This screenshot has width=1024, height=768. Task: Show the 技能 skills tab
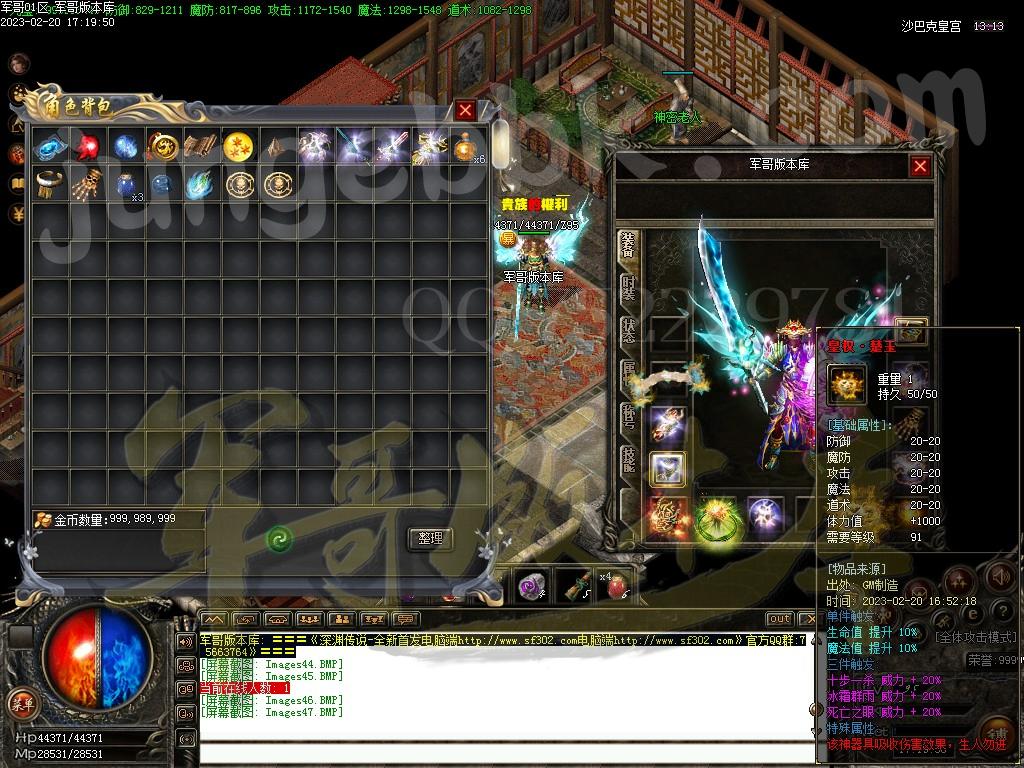pyautogui.click(x=628, y=459)
